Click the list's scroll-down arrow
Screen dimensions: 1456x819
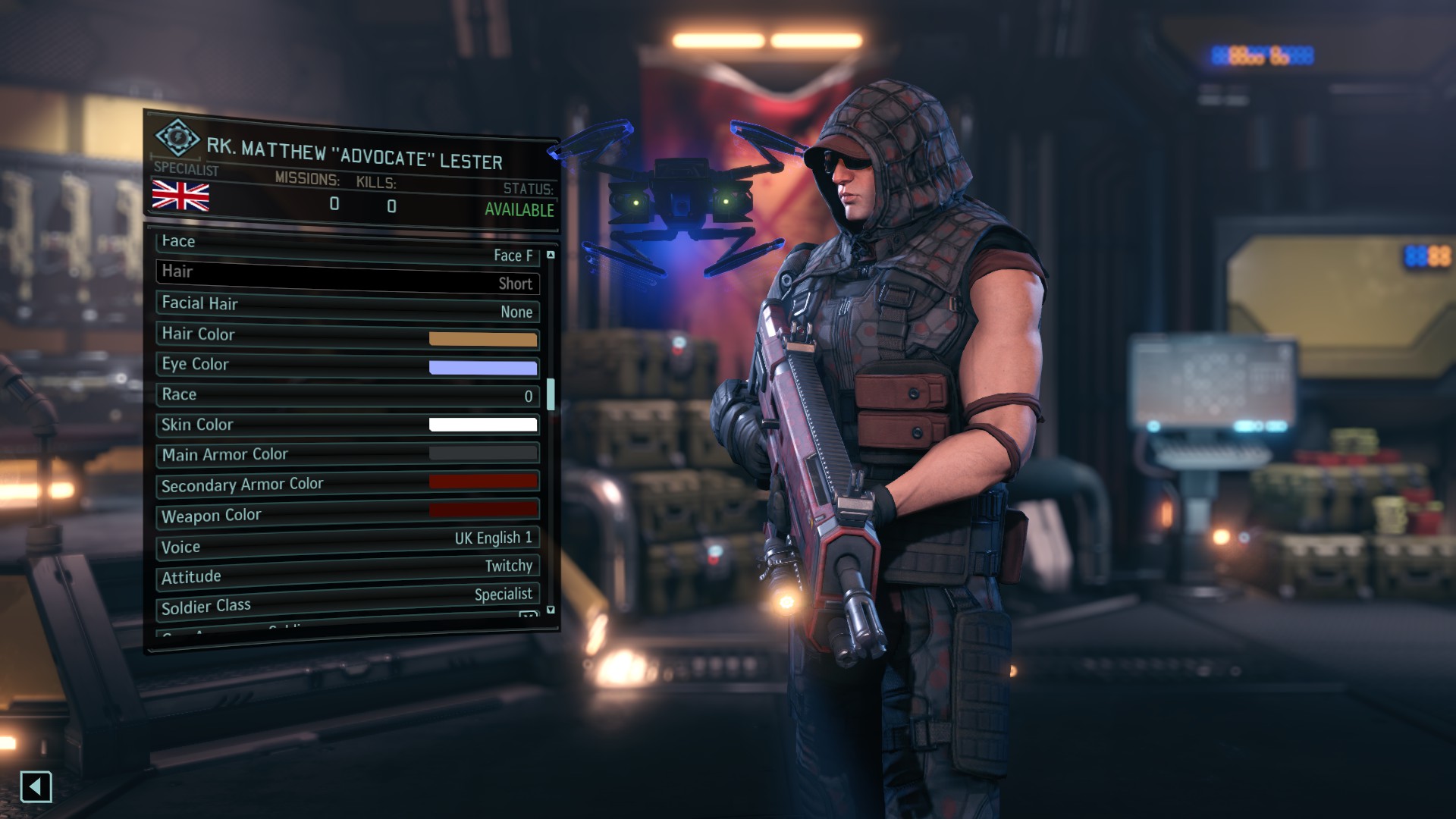point(551,610)
